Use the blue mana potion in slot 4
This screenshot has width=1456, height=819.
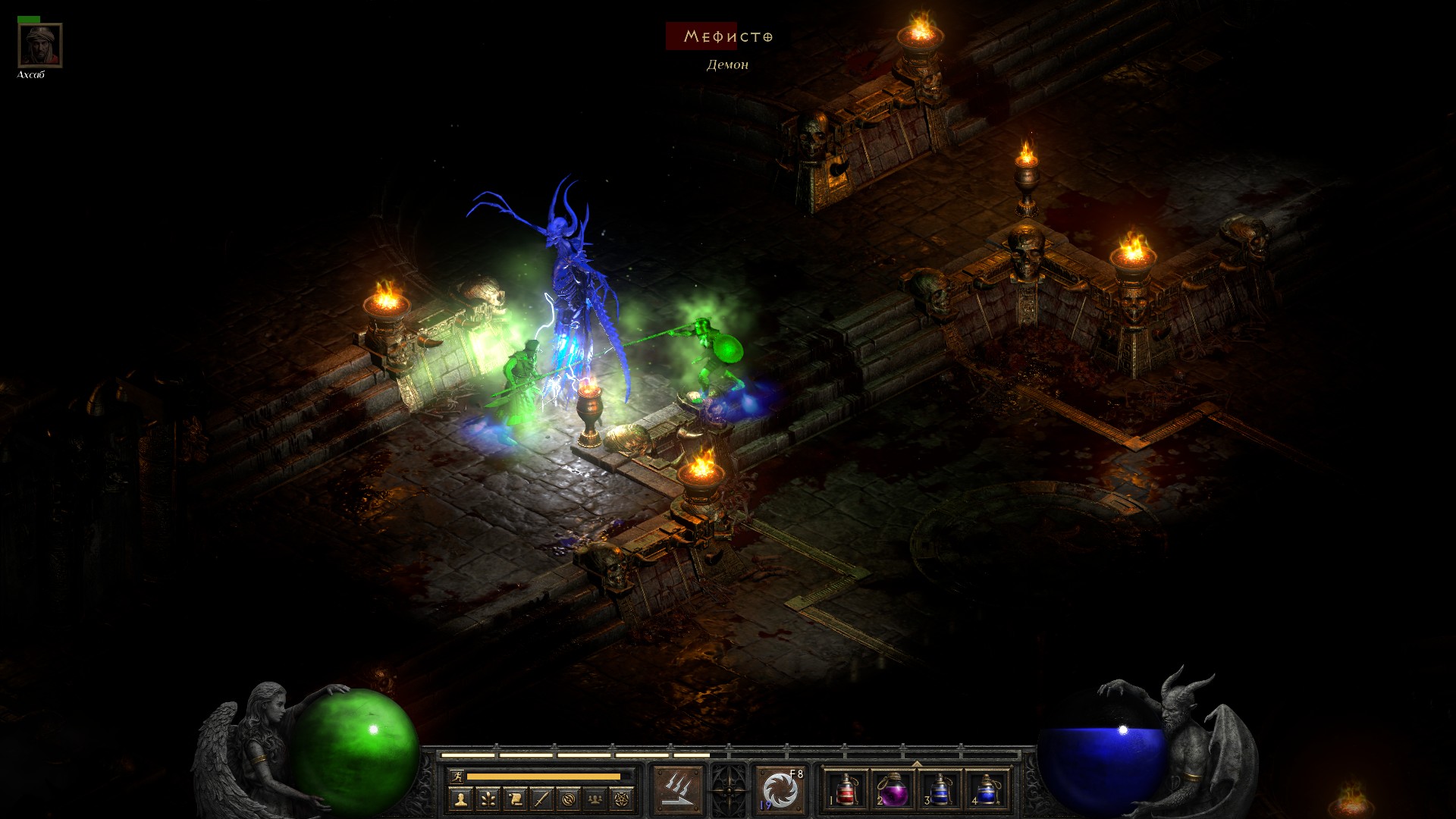coord(987,790)
